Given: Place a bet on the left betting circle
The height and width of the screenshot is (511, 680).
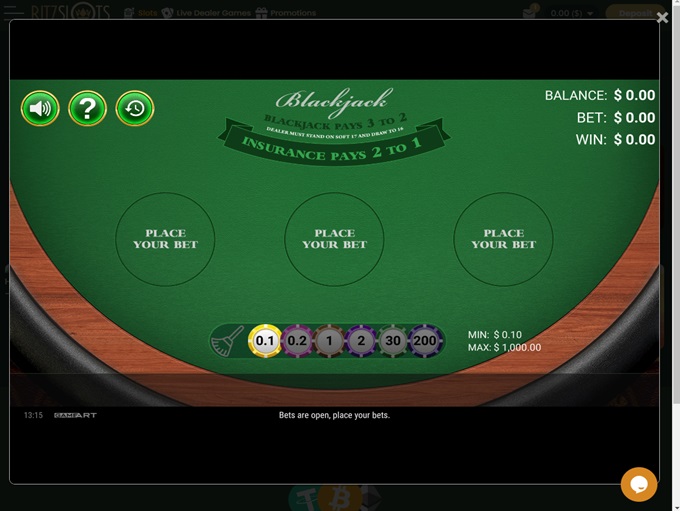Looking at the screenshot, I should tap(165, 239).
